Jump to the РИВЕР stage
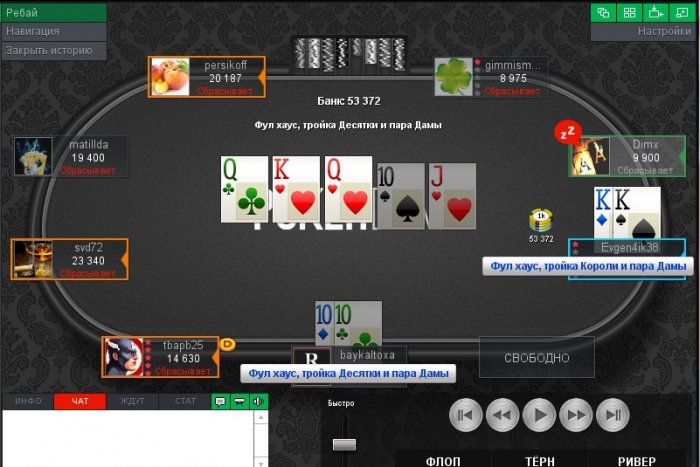Screen dimensions: 700x467 pyautogui.click(x=637, y=461)
